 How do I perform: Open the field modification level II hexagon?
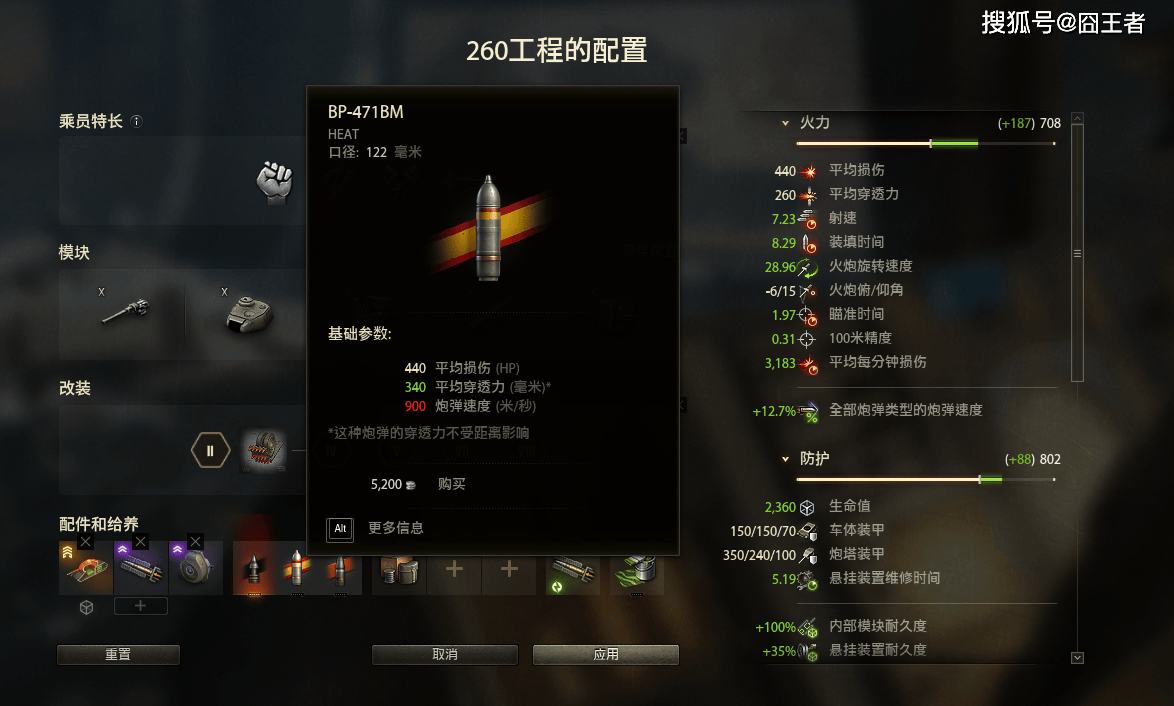tap(210, 451)
